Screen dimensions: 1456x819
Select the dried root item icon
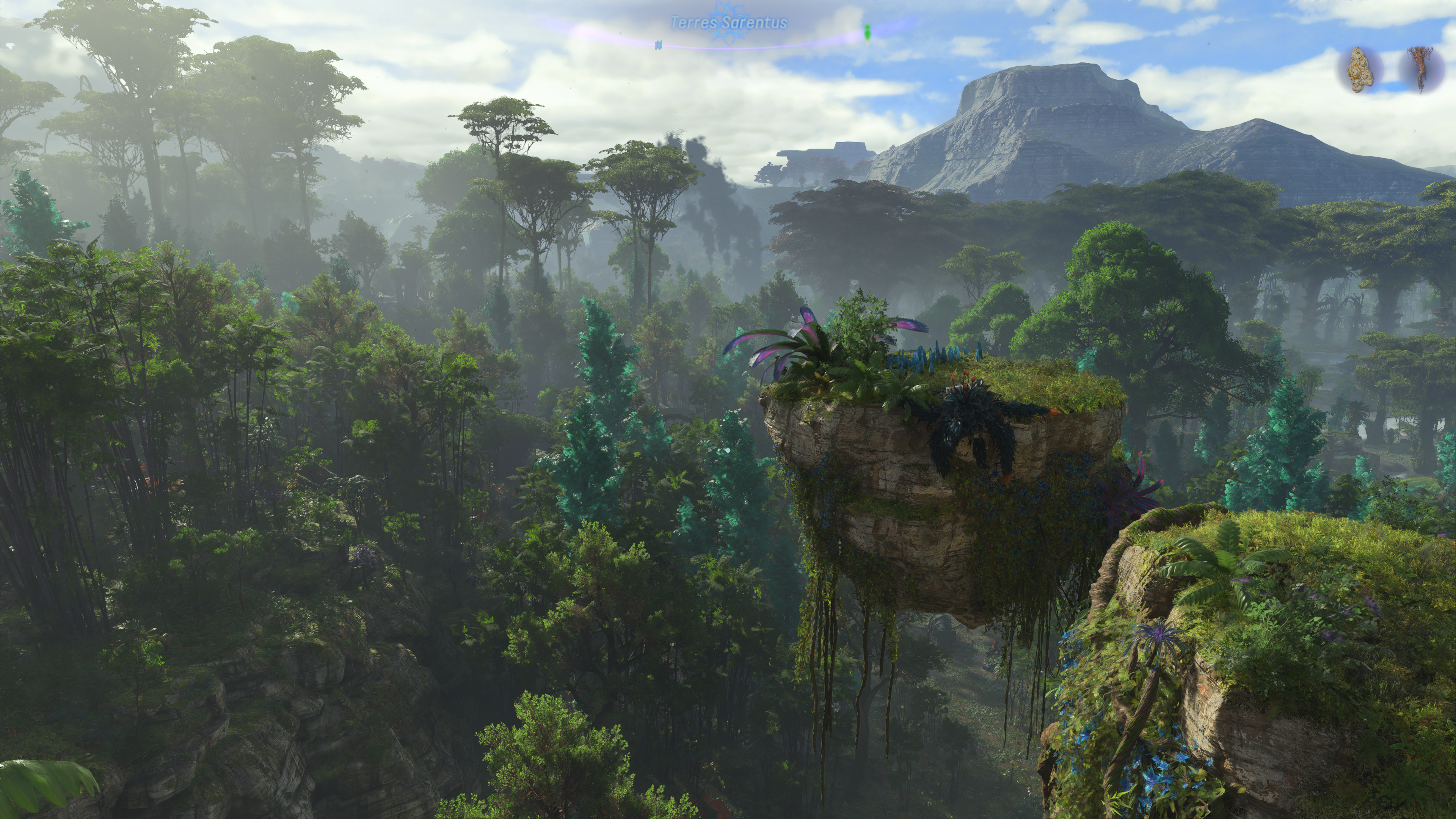[x=1420, y=69]
